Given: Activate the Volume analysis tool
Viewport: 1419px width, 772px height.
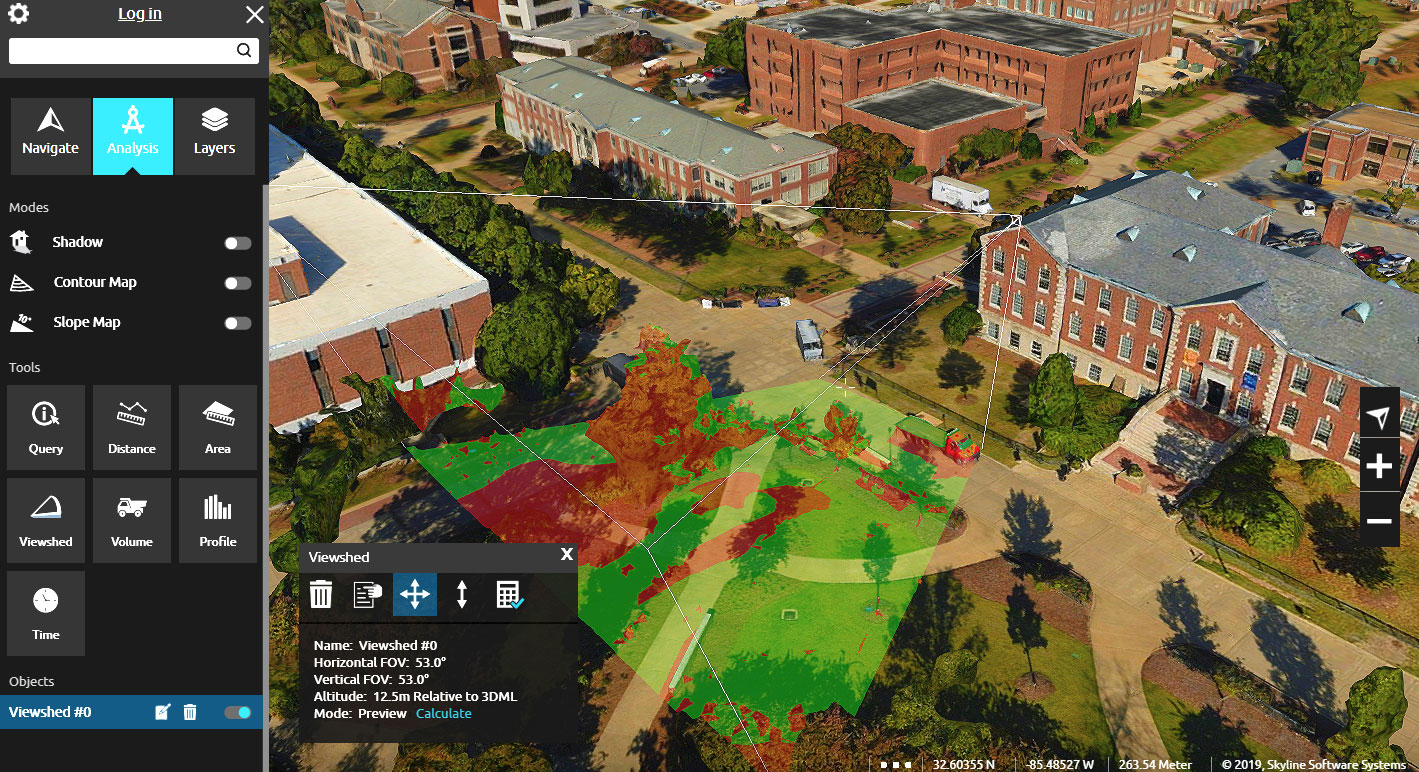Looking at the screenshot, I should [x=131, y=520].
